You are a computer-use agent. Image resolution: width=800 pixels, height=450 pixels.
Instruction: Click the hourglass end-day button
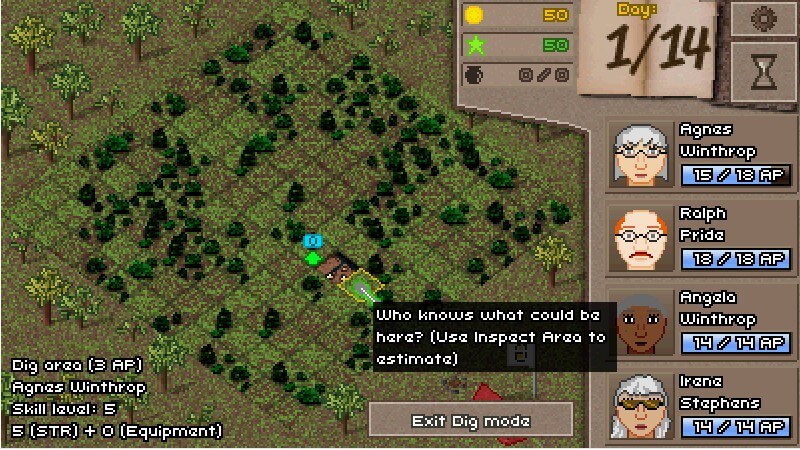click(763, 71)
